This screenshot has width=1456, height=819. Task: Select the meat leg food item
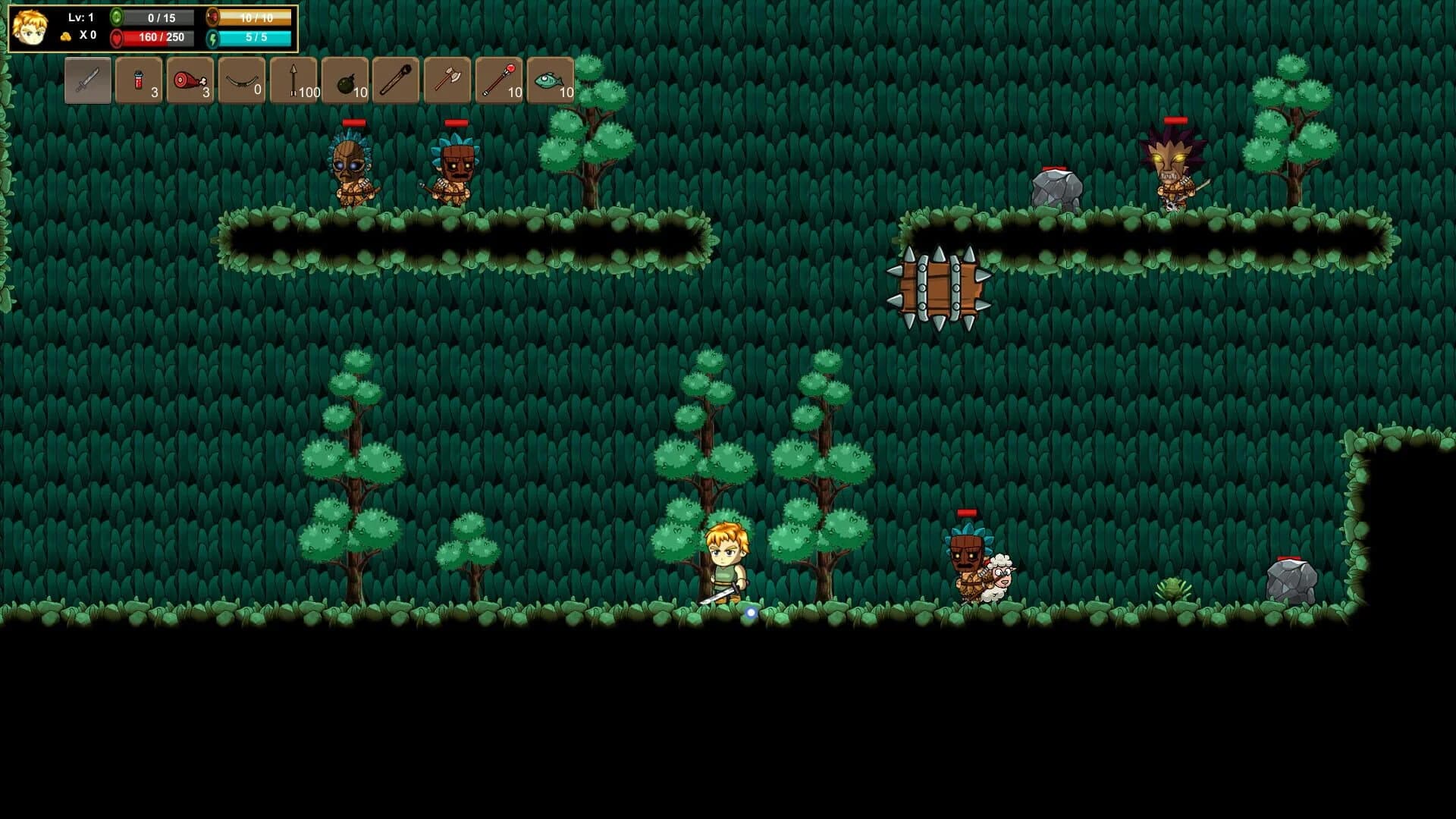point(190,80)
